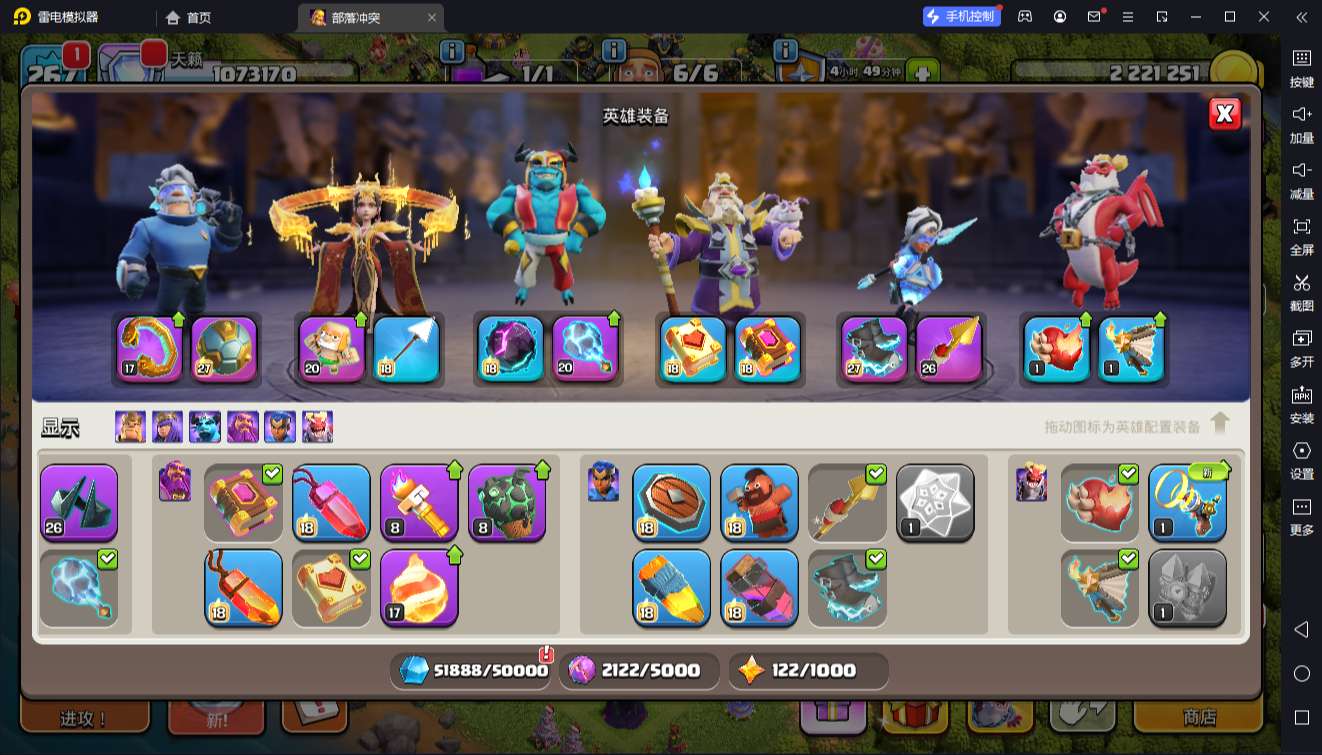This screenshot has height=755, width=1322.
Task: Select the new golden rings equipment
Action: point(1187,502)
